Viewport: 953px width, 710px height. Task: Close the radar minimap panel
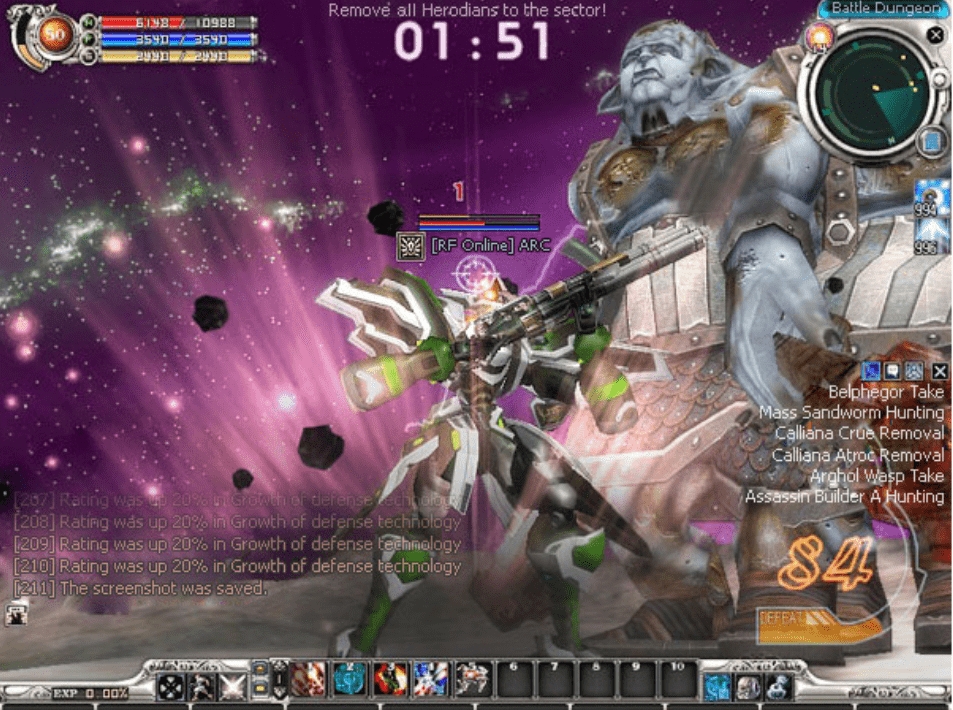point(934,36)
